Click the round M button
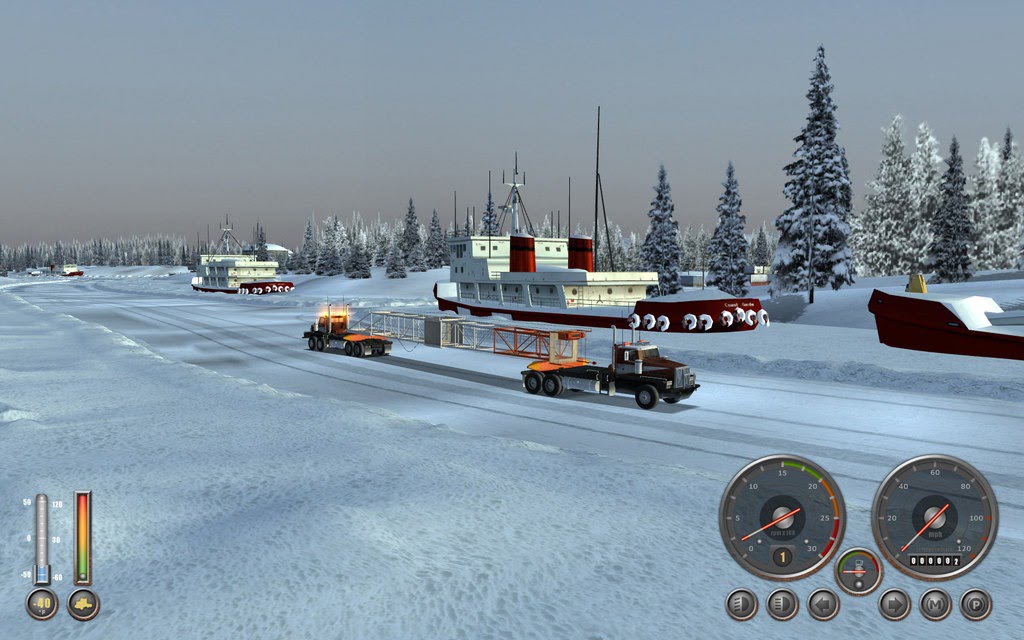Screen dimensions: 1024x640 pyautogui.click(x=935, y=604)
